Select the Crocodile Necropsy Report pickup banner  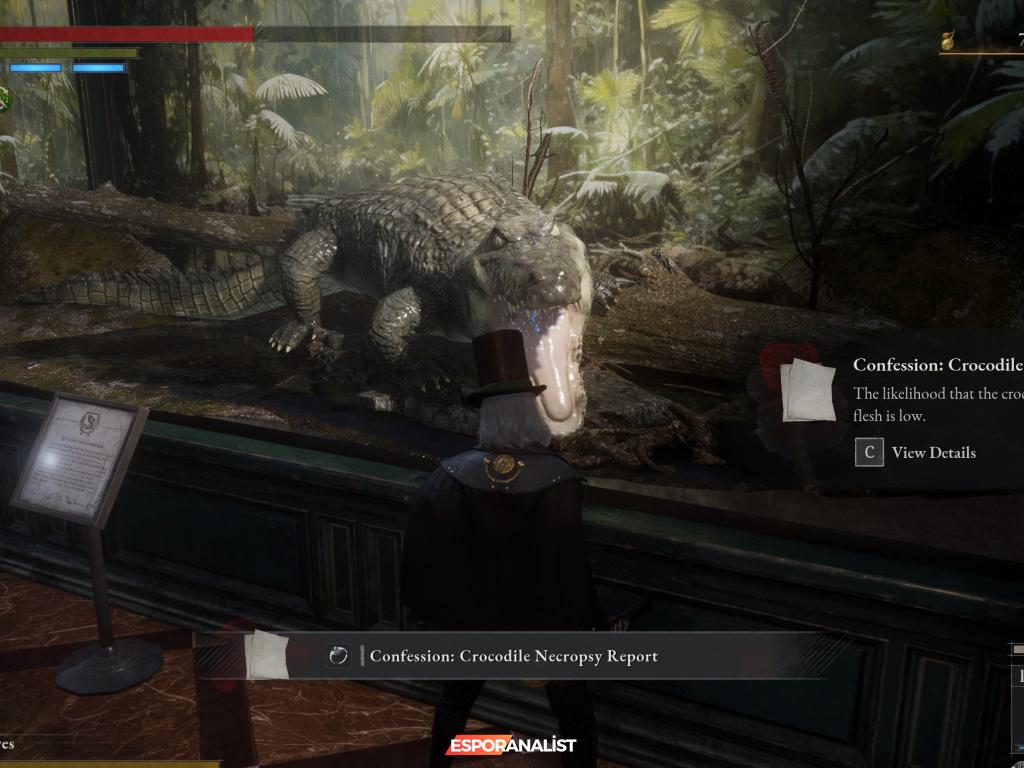point(513,656)
